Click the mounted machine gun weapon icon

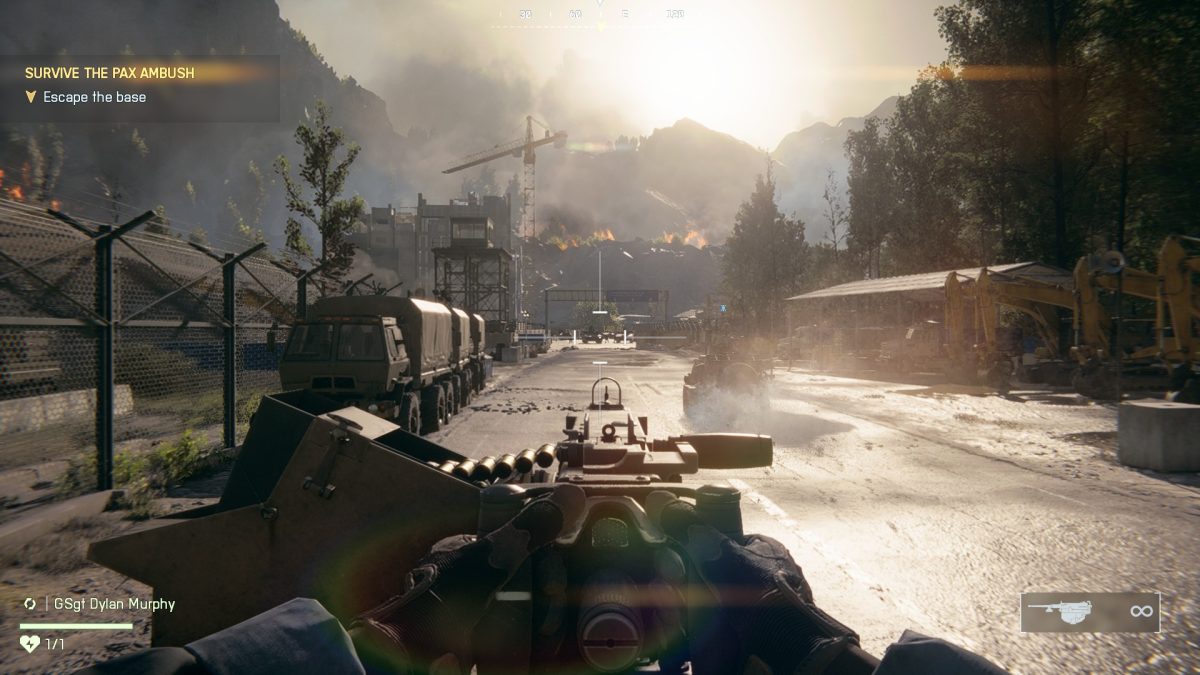(1061, 612)
